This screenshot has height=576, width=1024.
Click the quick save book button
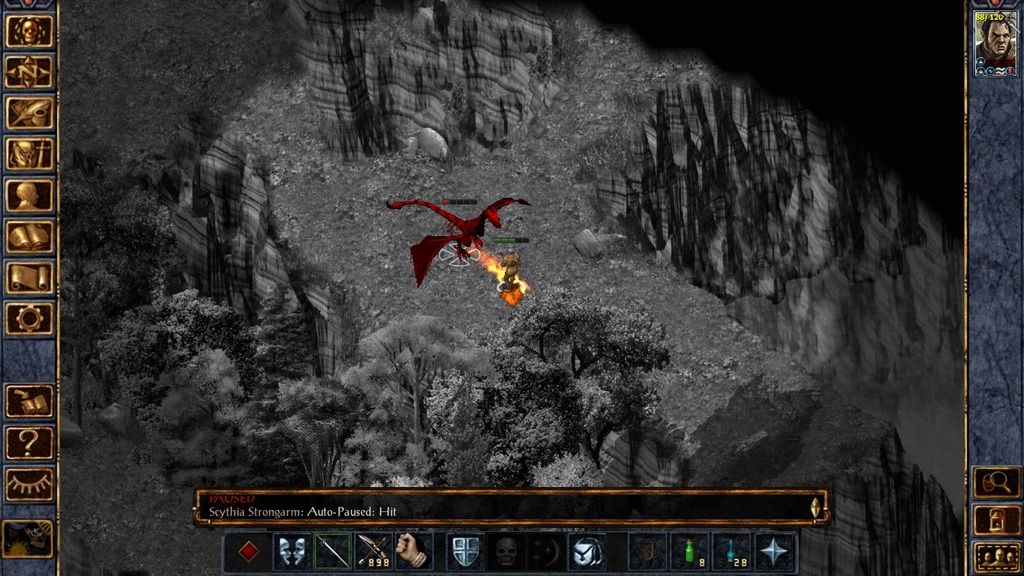[29, 401]
